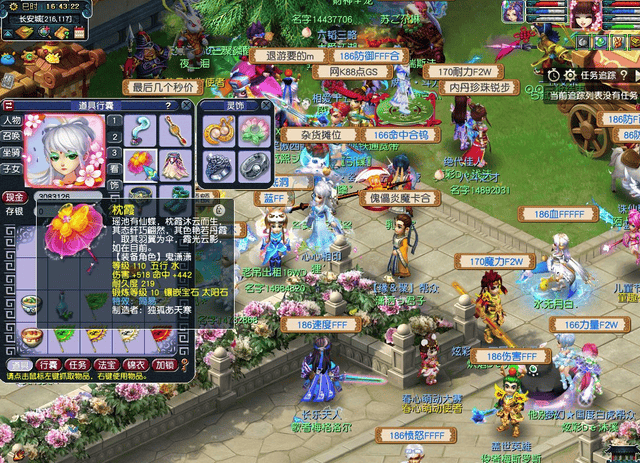Open the 任务 quest items tab
The image size is (640, 463).
78,364
